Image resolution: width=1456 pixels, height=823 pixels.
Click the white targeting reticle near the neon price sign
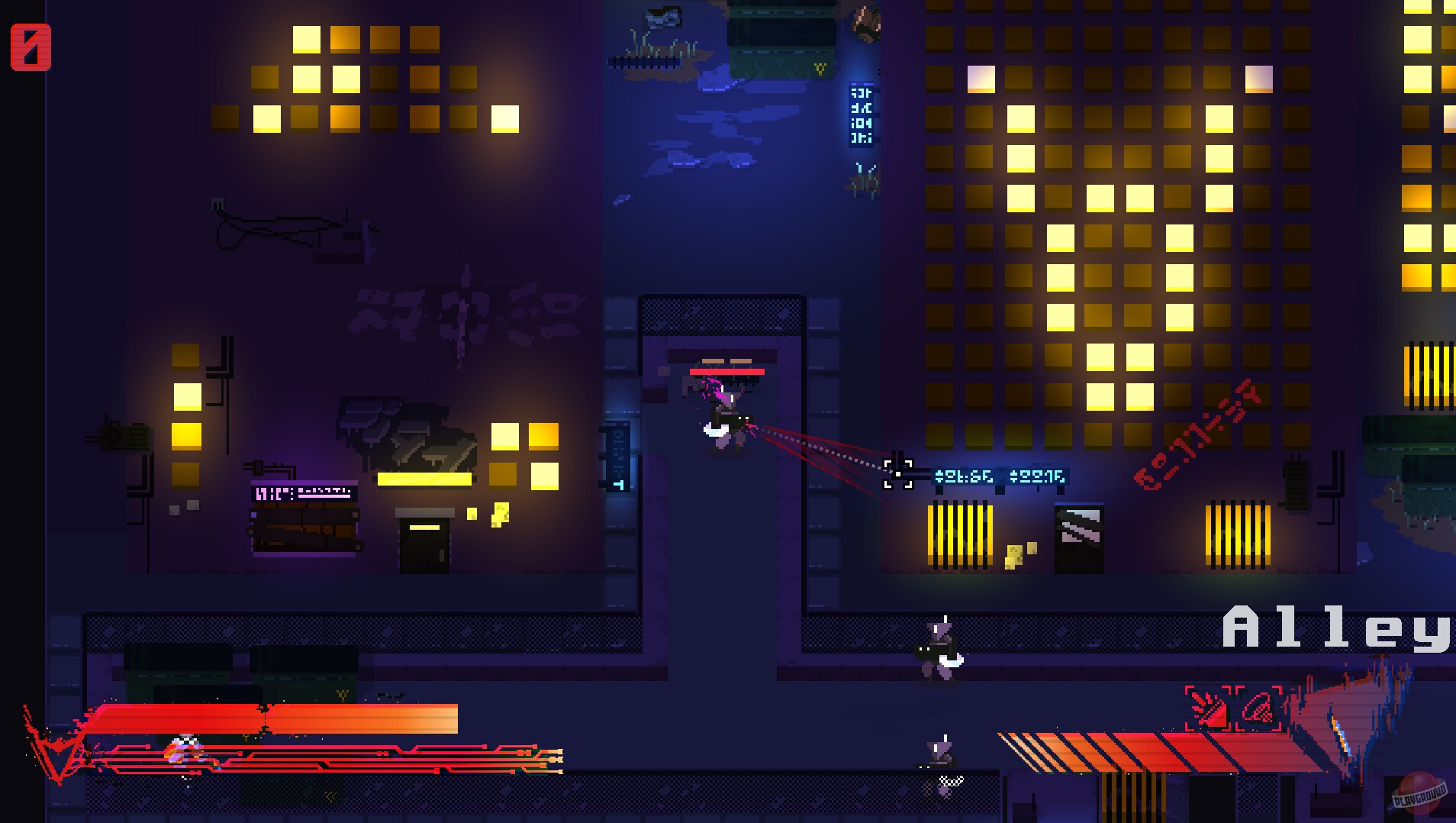coord(898,475)
